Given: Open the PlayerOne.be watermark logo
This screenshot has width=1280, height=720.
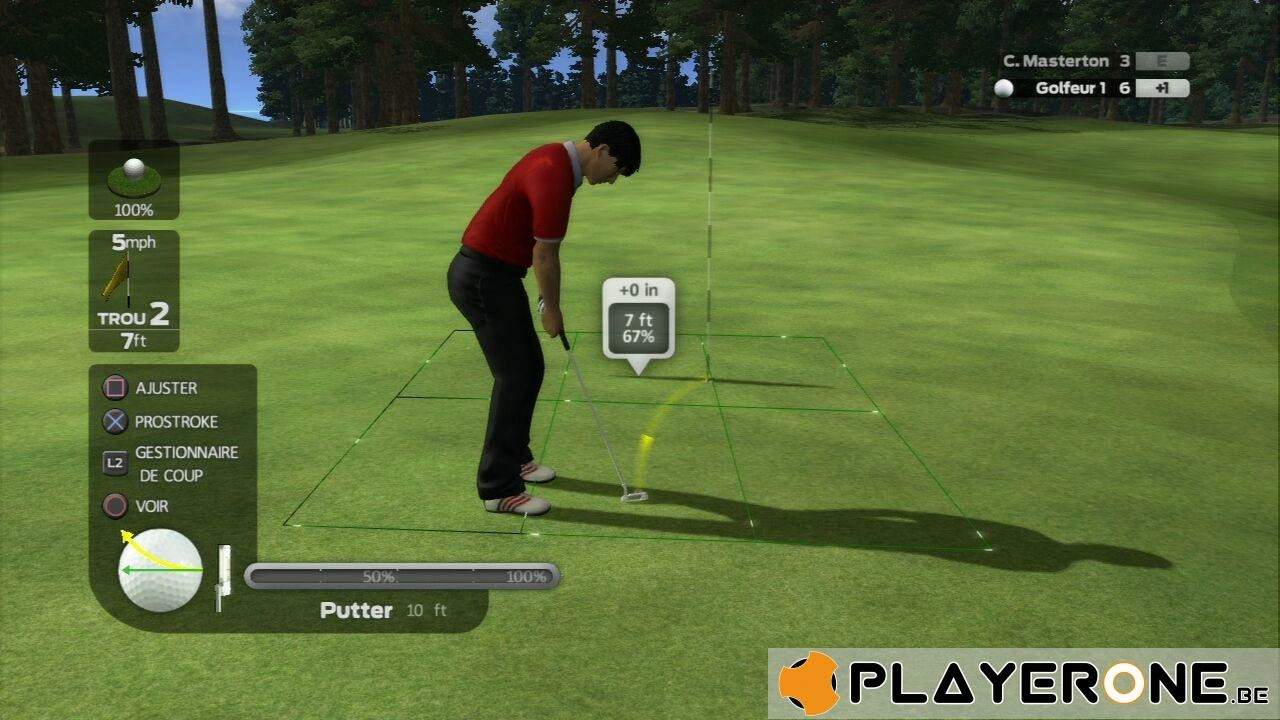Looking at the screenshot, I should click(x=1024, y=684).
